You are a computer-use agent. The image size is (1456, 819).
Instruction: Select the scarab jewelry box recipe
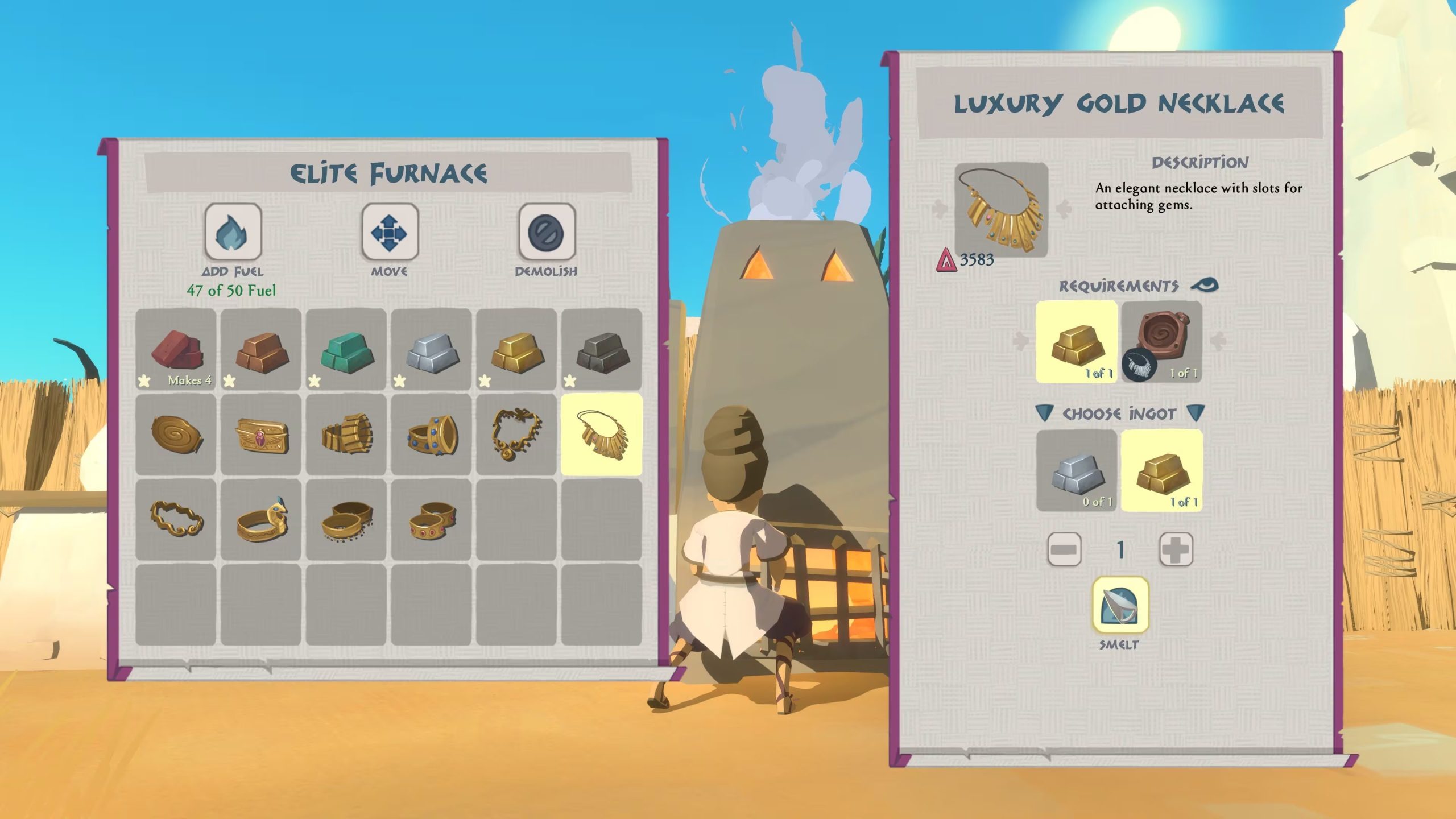262,435
